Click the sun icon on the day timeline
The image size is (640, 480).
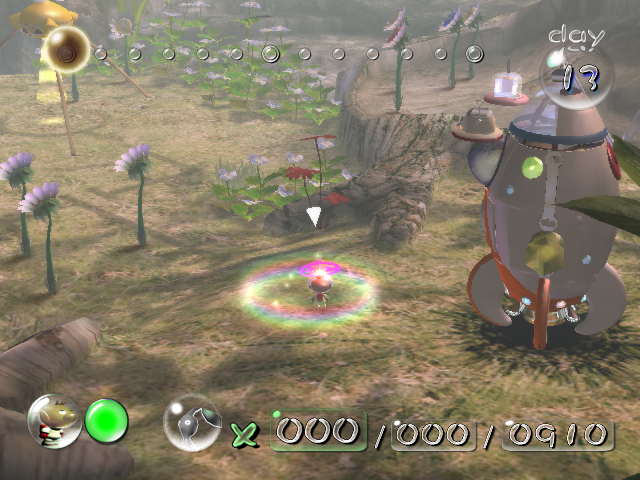pos(67,46)
